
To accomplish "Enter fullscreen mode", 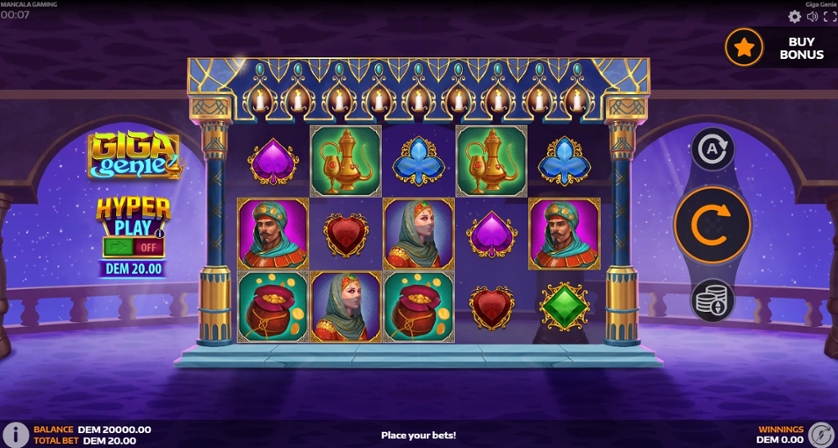I will (829, 16).
